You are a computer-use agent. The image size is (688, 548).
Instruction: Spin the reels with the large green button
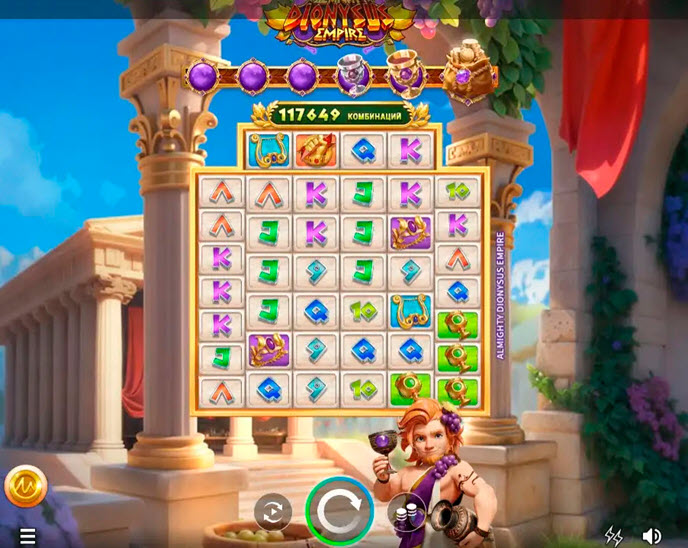pyautogui.click(x=340, y=511)
